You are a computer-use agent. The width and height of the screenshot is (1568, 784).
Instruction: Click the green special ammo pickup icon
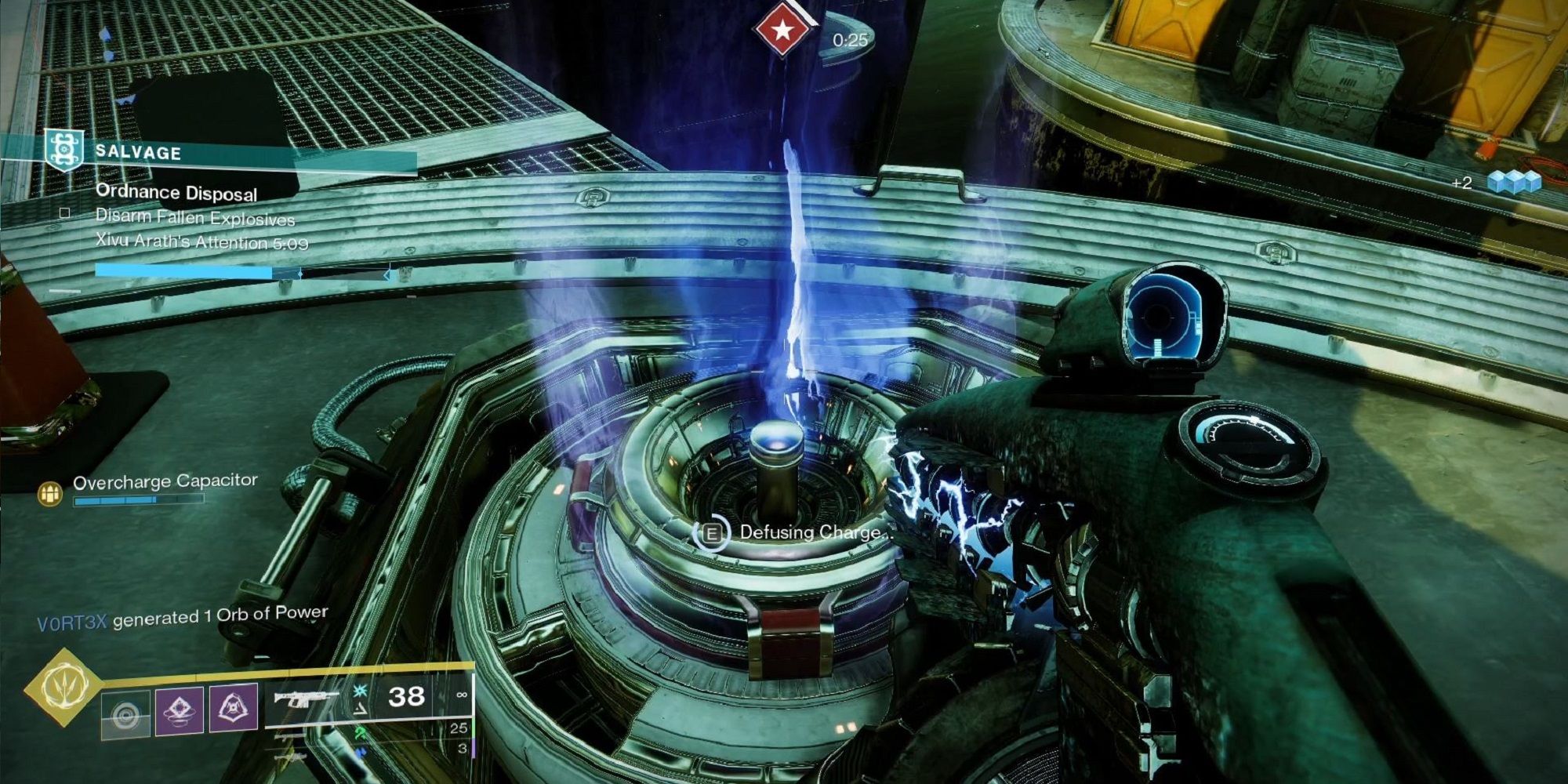click(x=361, y=731)
